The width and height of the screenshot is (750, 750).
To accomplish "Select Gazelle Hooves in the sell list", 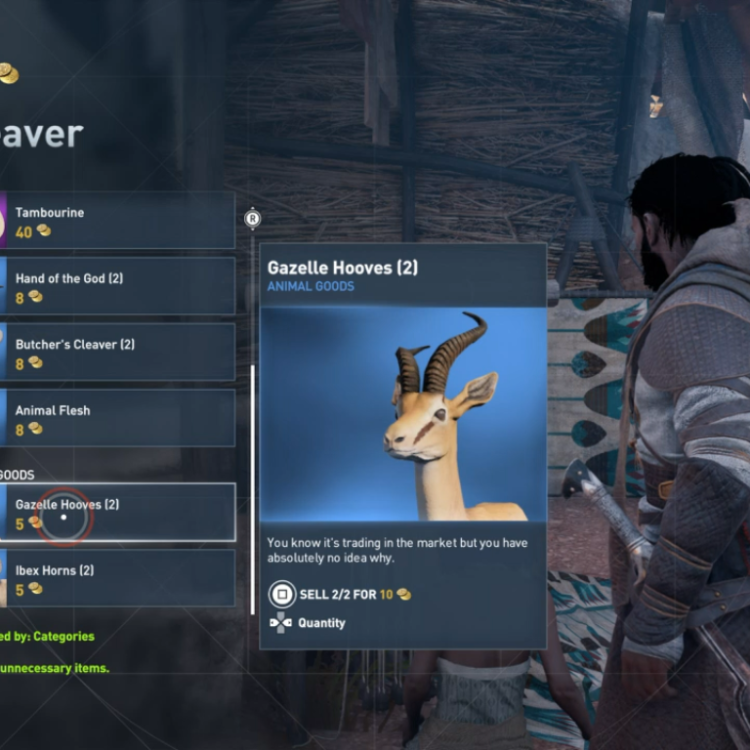I will [x=118, y=513].
